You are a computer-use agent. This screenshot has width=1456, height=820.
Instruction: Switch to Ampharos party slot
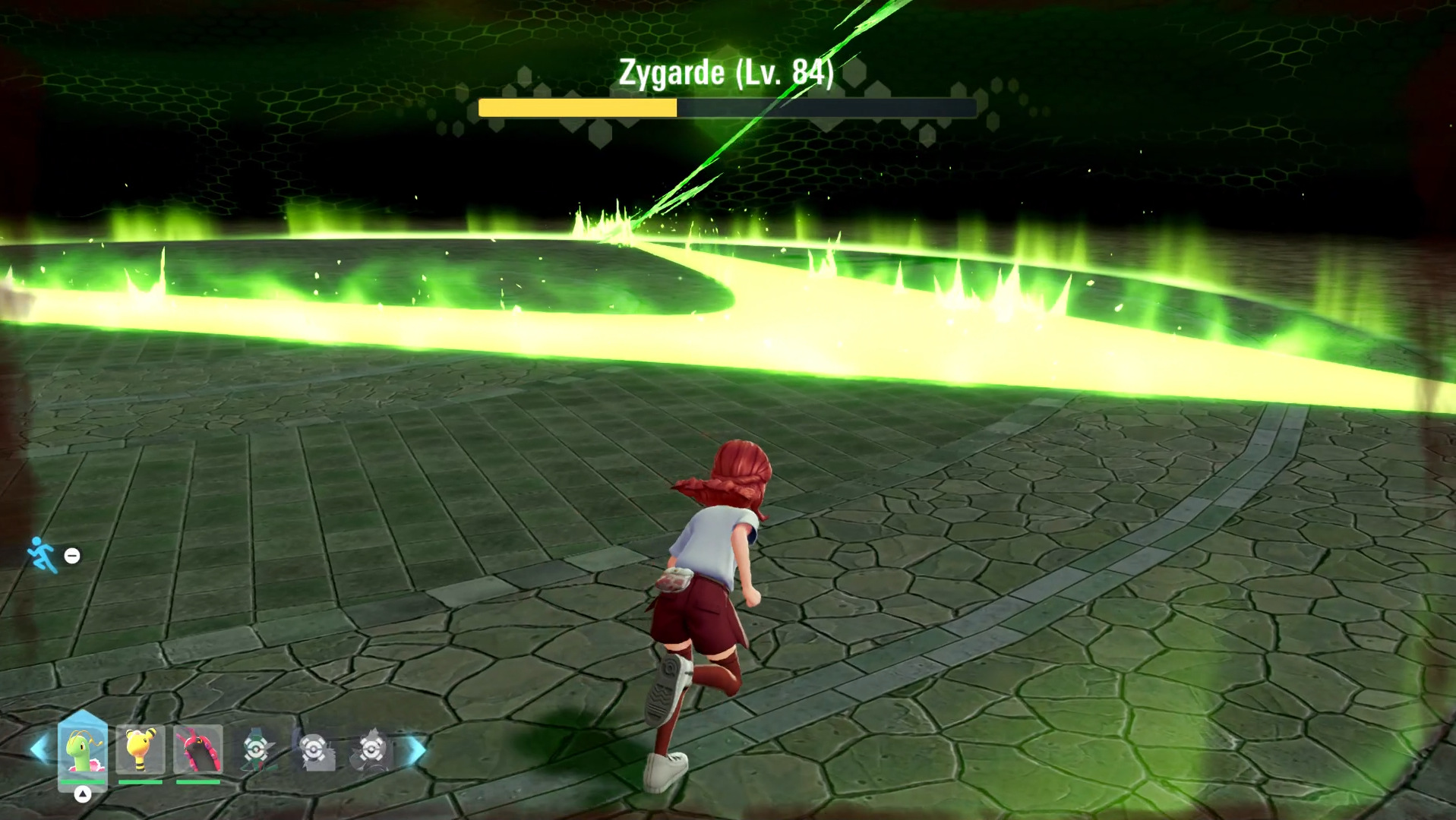click(141, 749)
